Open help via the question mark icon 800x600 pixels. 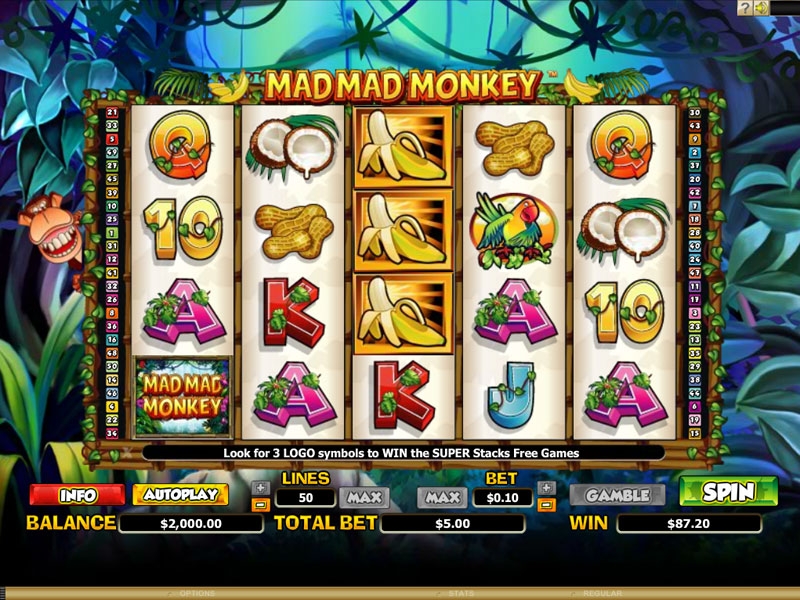pos(745,8)
